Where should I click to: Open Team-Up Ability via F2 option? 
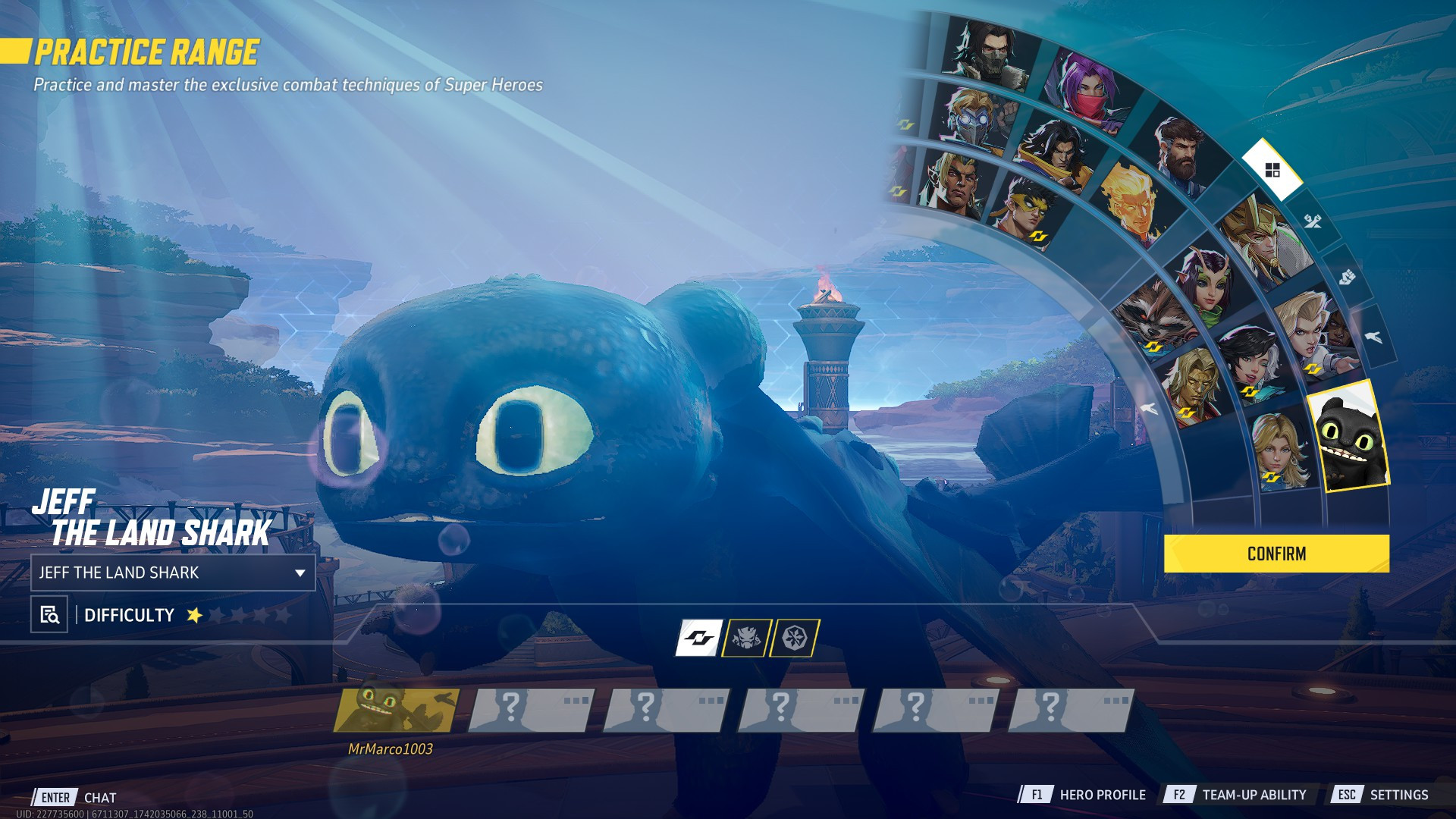coord(1251,795)
